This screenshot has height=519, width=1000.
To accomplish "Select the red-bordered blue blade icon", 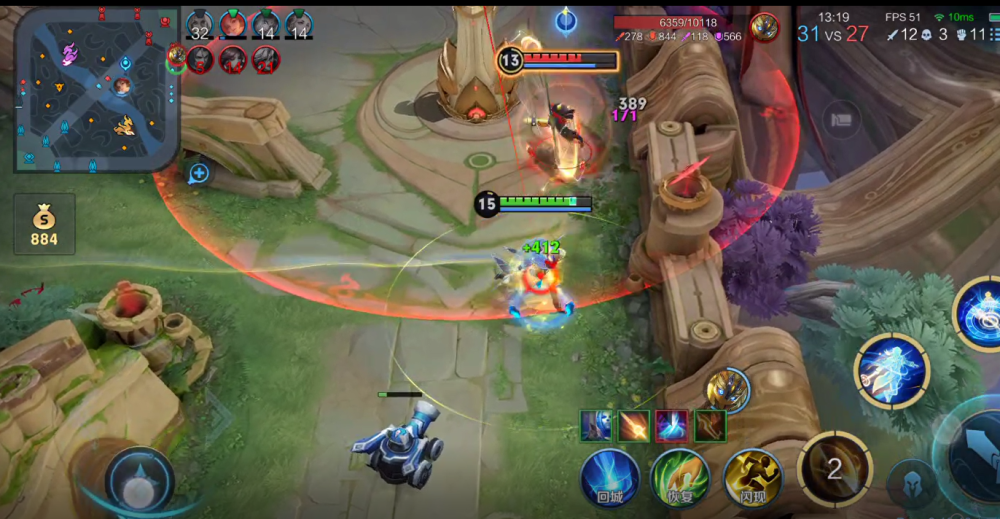I will point(671,425).
